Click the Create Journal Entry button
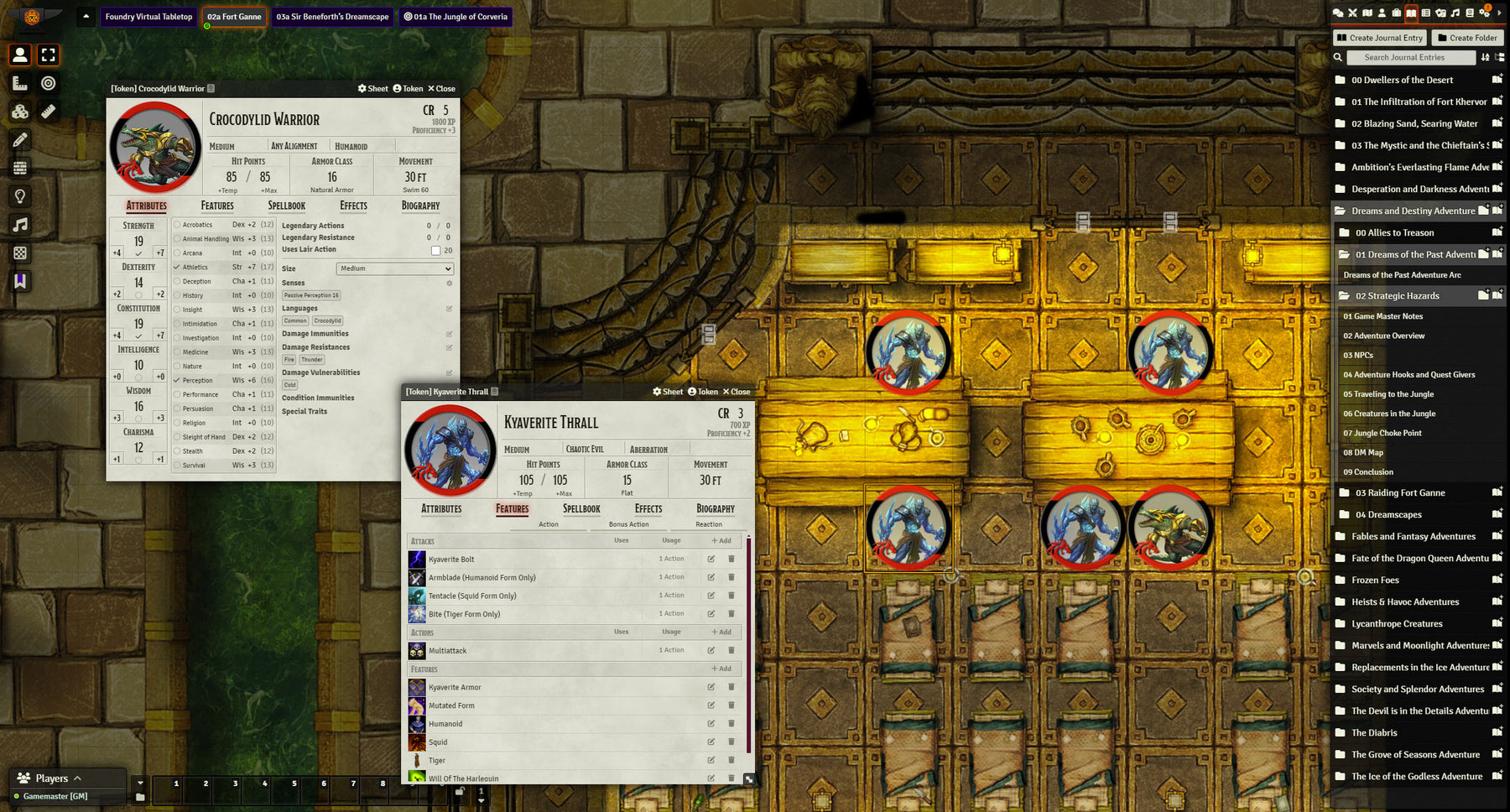 click(x=1379, y=38)
